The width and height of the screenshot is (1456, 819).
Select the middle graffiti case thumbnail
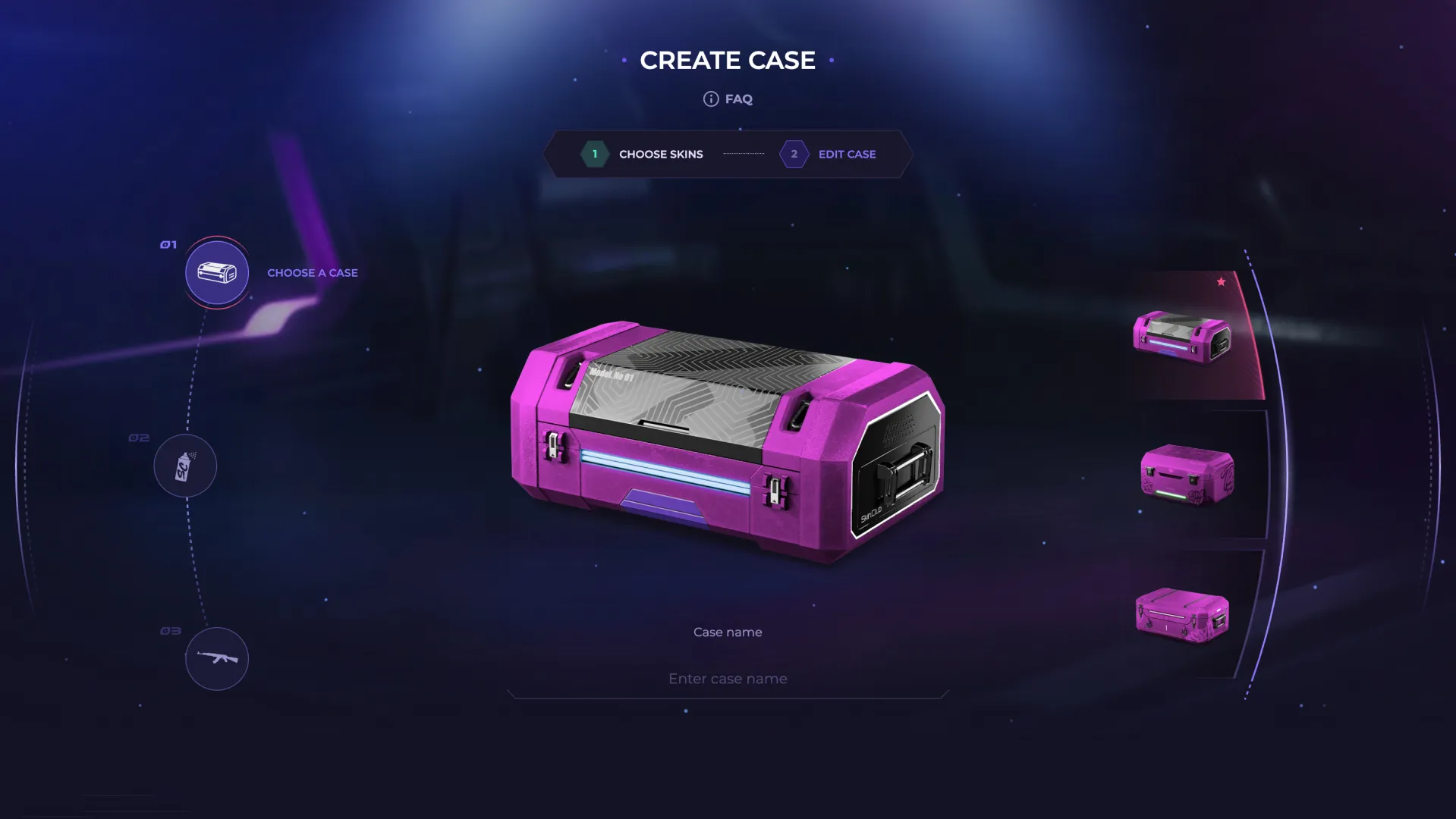(x=1186, y=475)
